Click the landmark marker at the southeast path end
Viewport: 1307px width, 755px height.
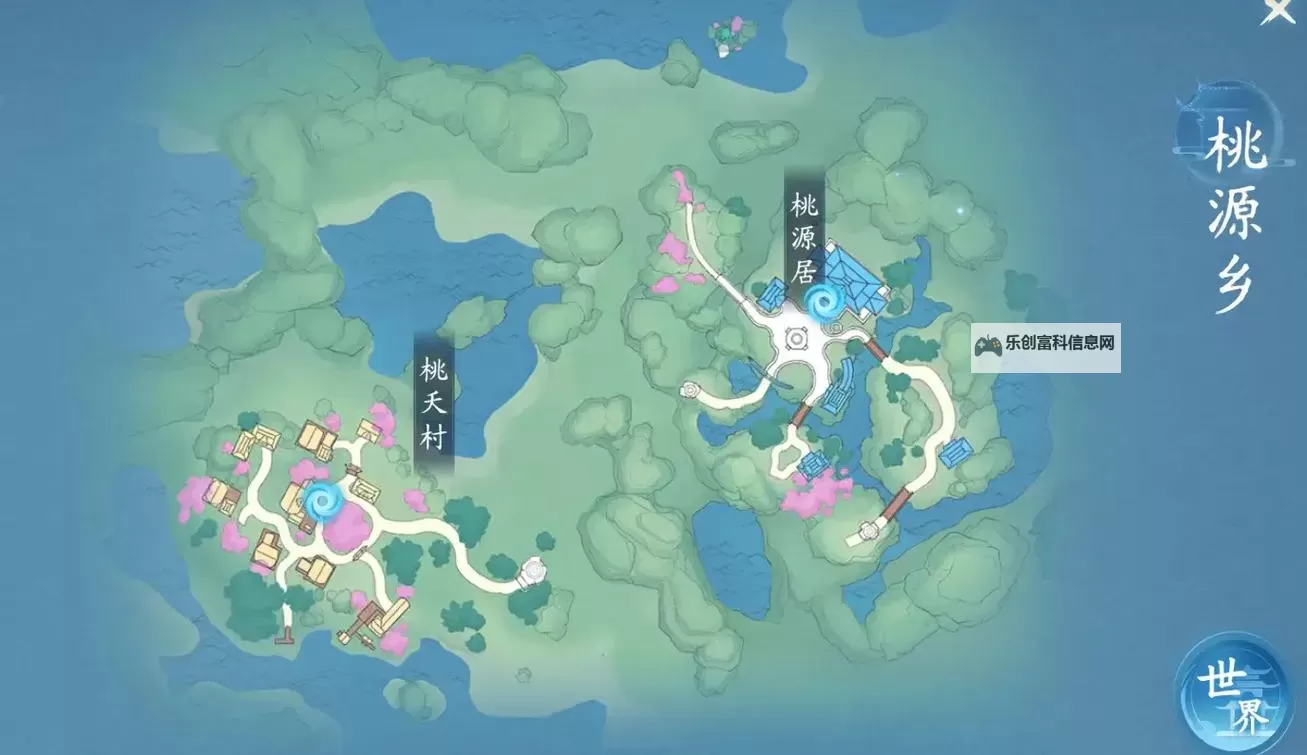point(866,533)
